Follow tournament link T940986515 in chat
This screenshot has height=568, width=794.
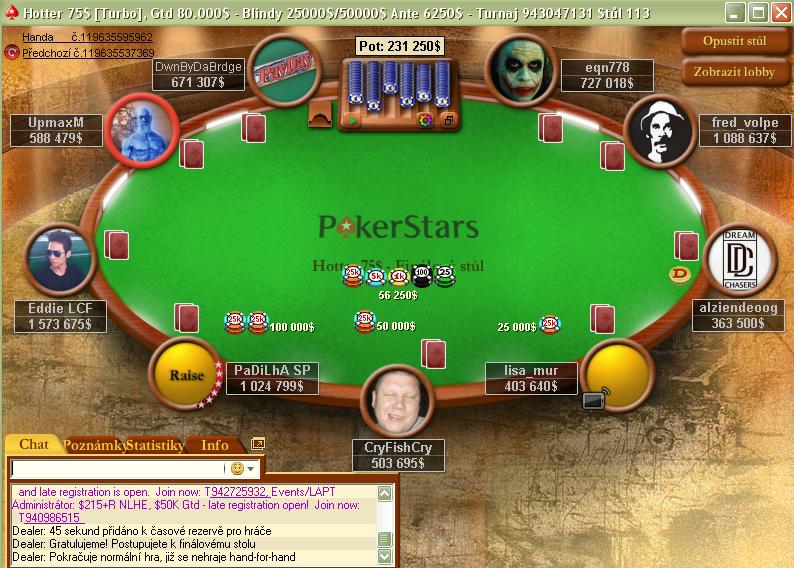coord(48,518)
